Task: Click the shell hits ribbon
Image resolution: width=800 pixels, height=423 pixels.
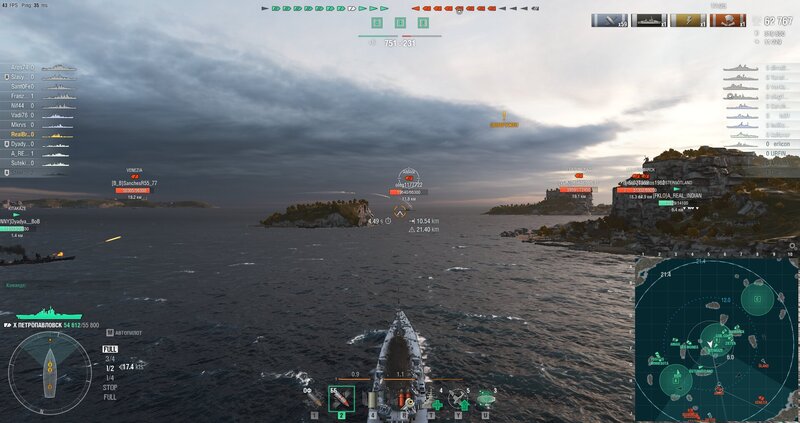Action: pos(609,20)
